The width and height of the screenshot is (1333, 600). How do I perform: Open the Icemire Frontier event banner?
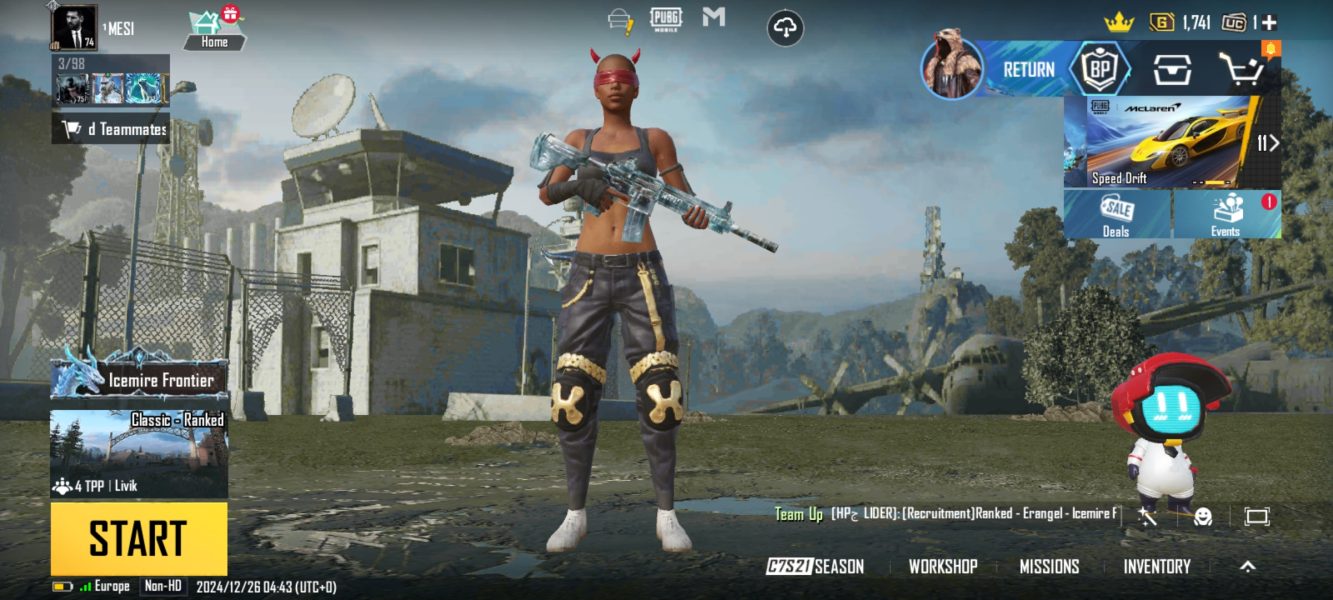(x=139, y=379)
